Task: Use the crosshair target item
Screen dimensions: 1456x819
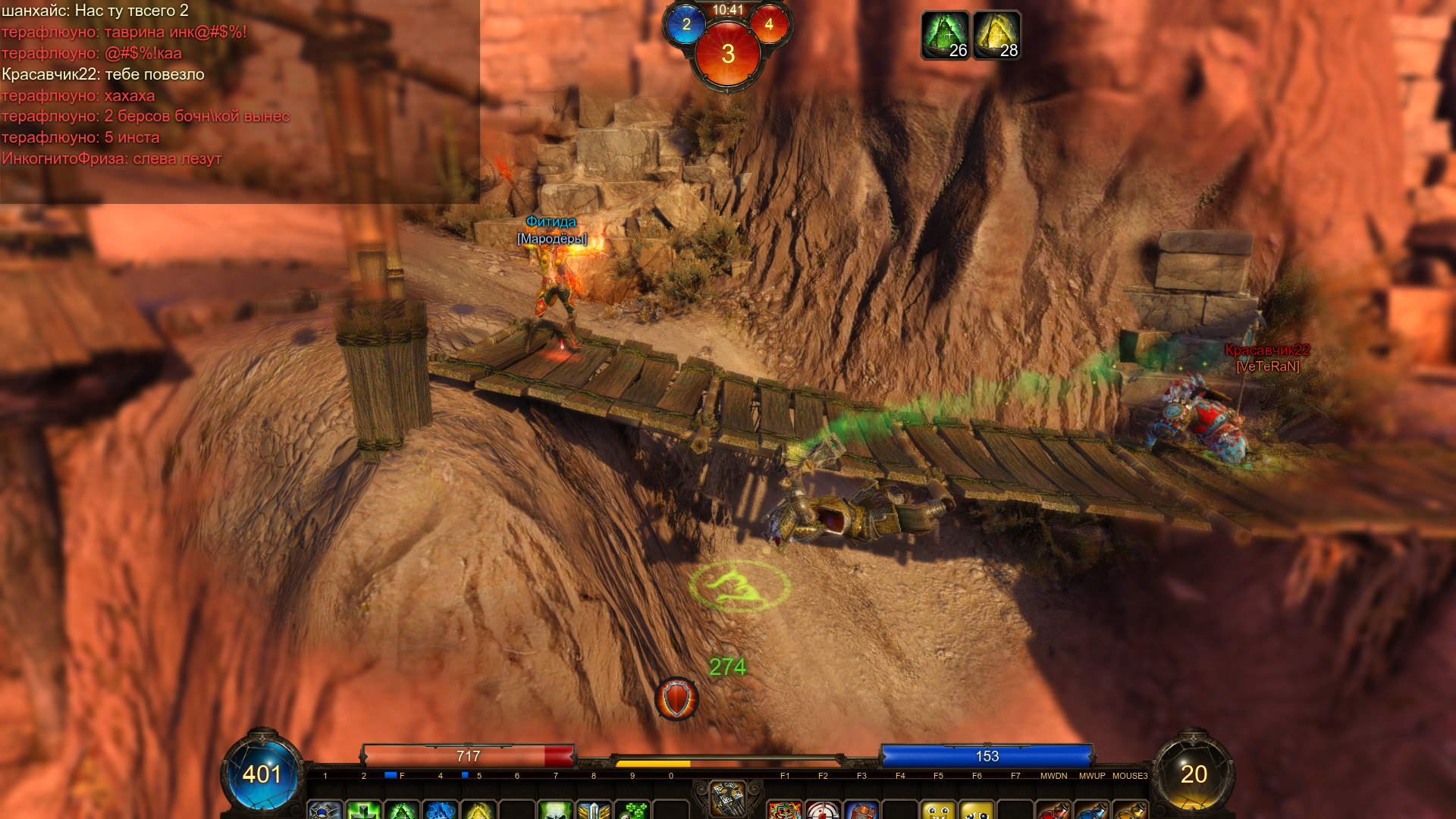Action: tap(824, 810)
